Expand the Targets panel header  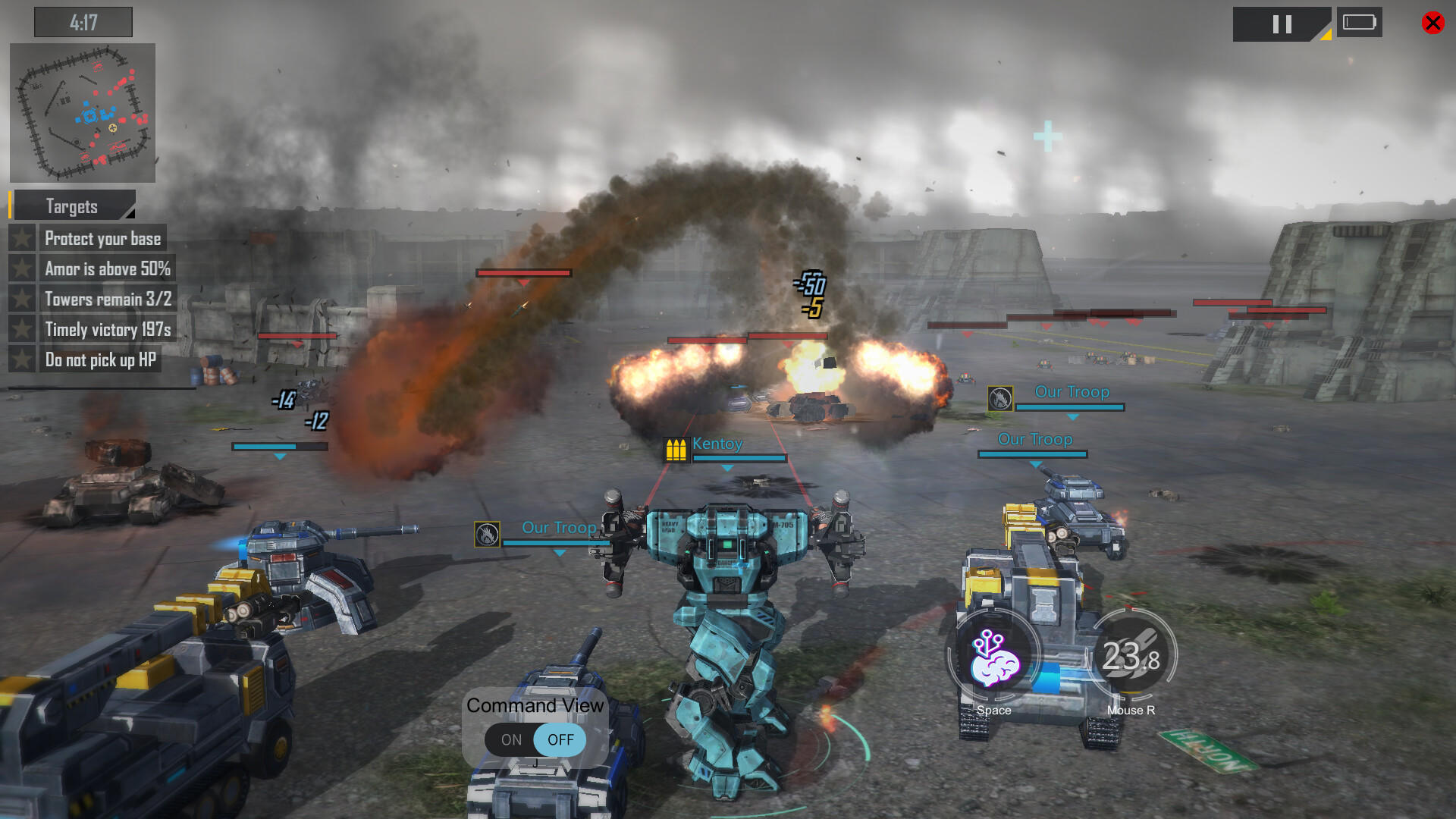73,206
